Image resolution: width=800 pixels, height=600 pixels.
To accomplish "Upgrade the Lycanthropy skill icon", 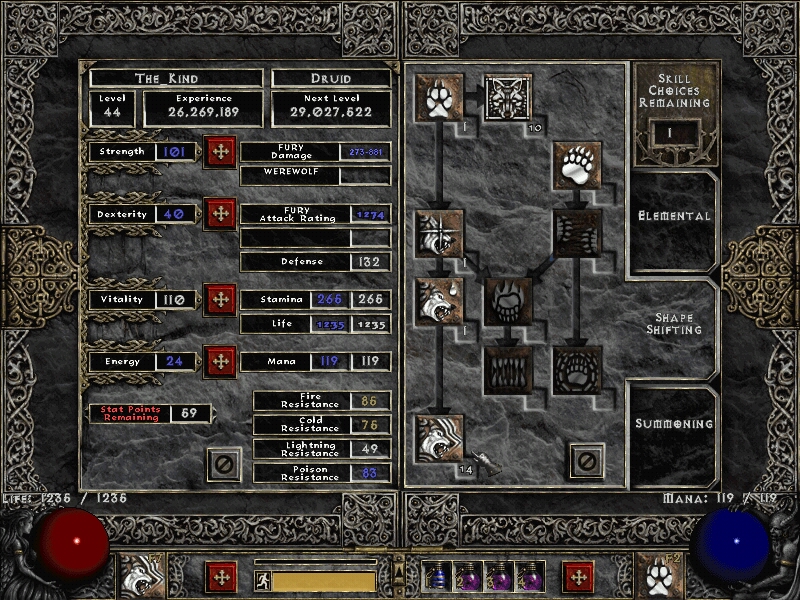I will pos(508,98).
